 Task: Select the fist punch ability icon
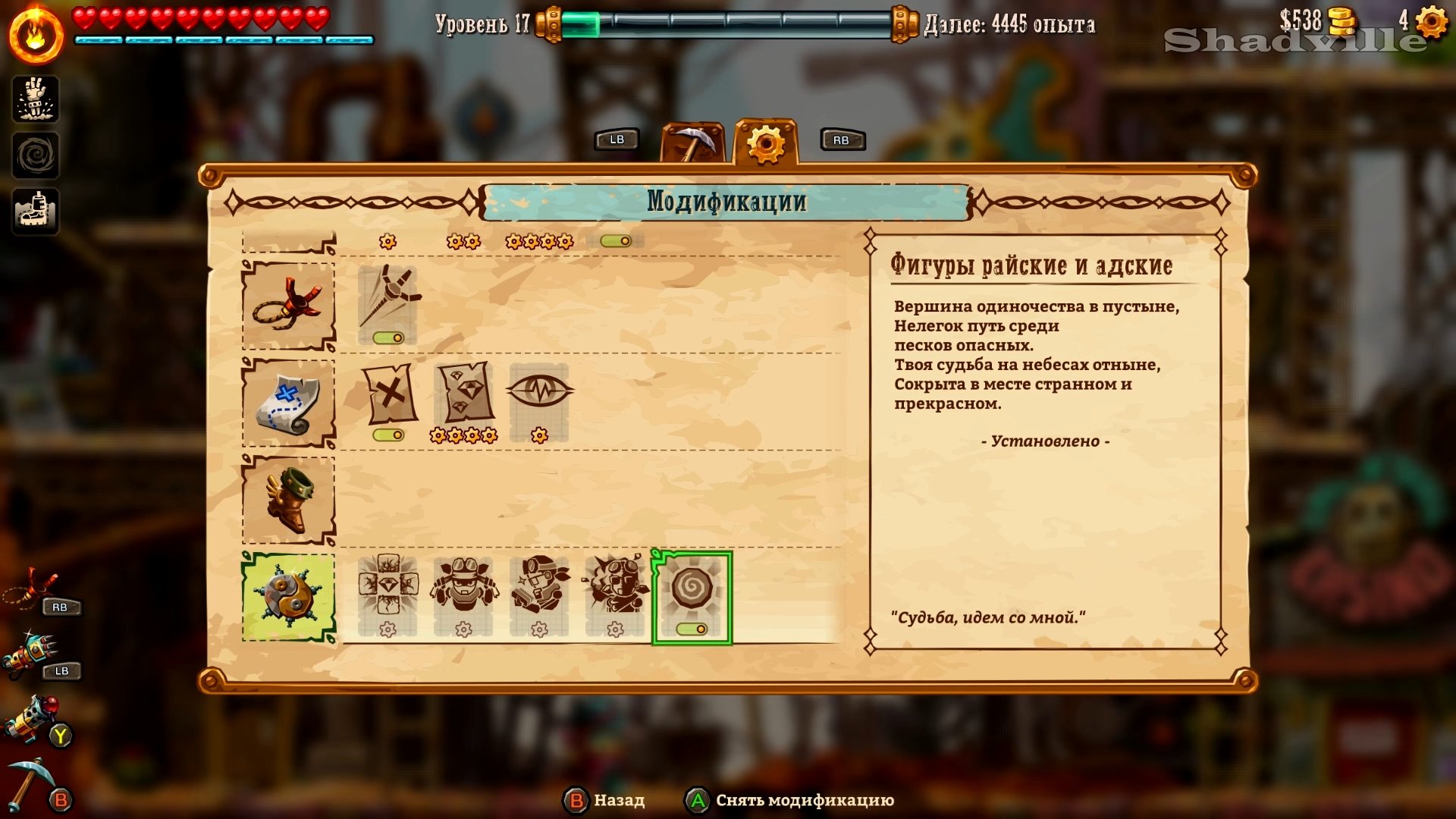pos(36,99)
